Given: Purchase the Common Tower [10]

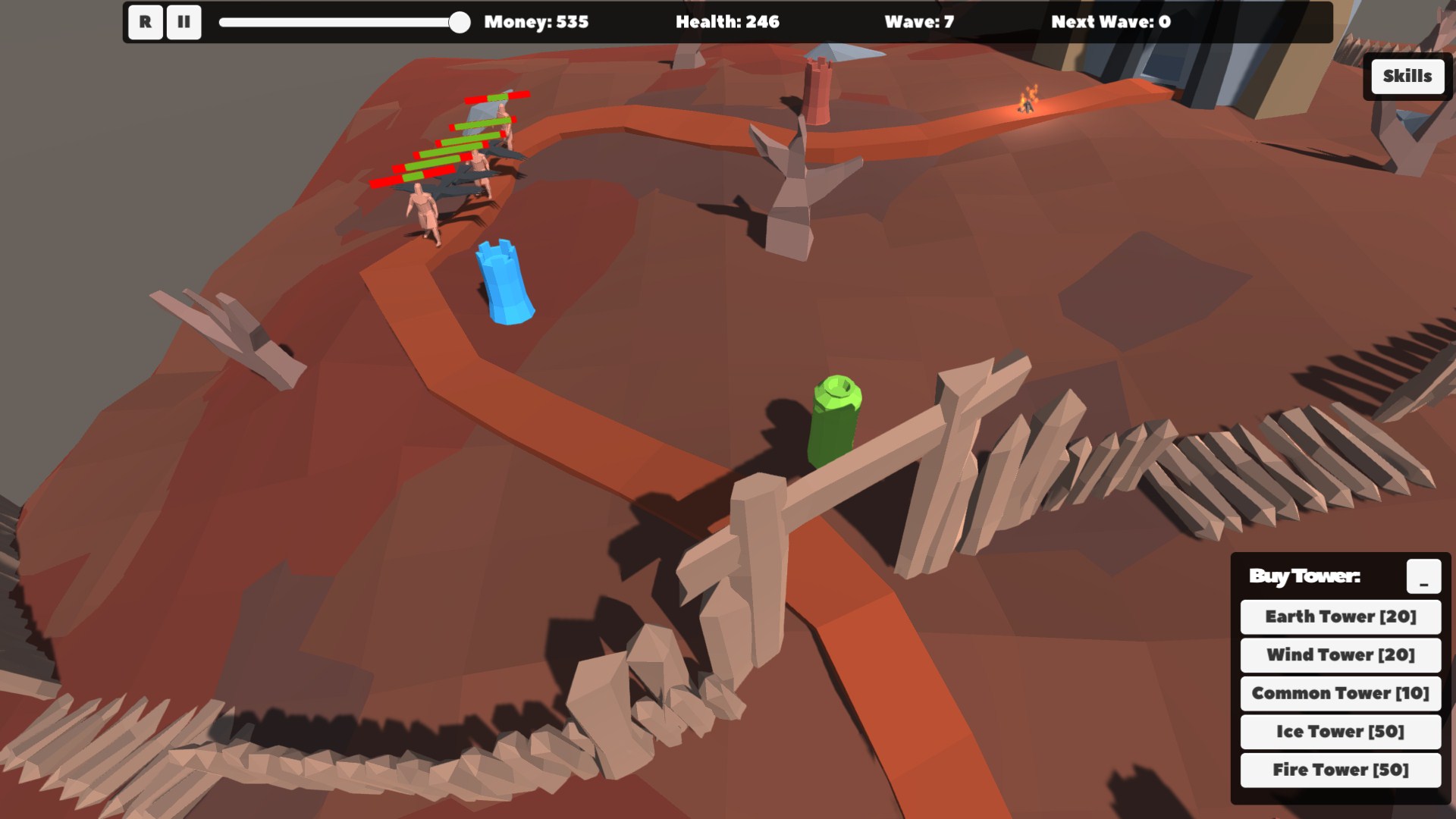Looking at the screenshot, I should 1339,693.
